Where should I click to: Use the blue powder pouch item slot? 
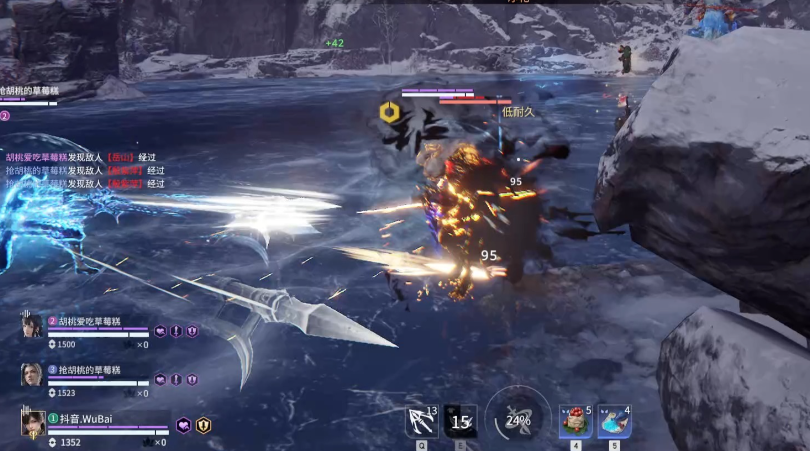[x=614, y=421]
